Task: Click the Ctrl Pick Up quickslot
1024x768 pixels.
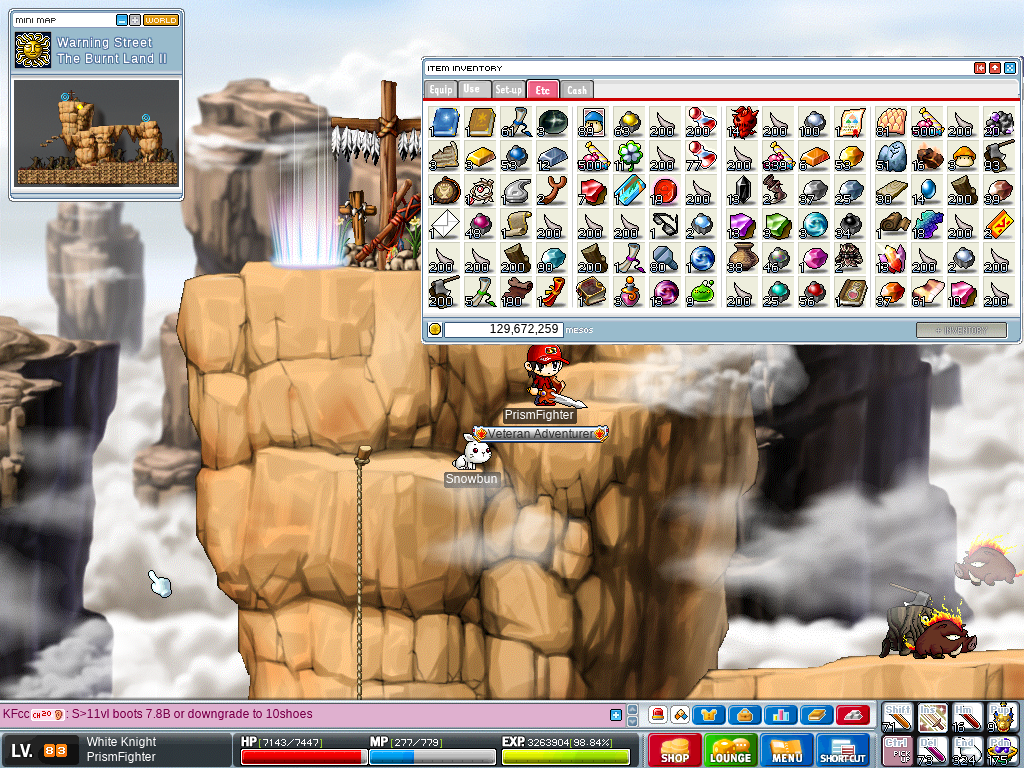Action: coord(896,750)
